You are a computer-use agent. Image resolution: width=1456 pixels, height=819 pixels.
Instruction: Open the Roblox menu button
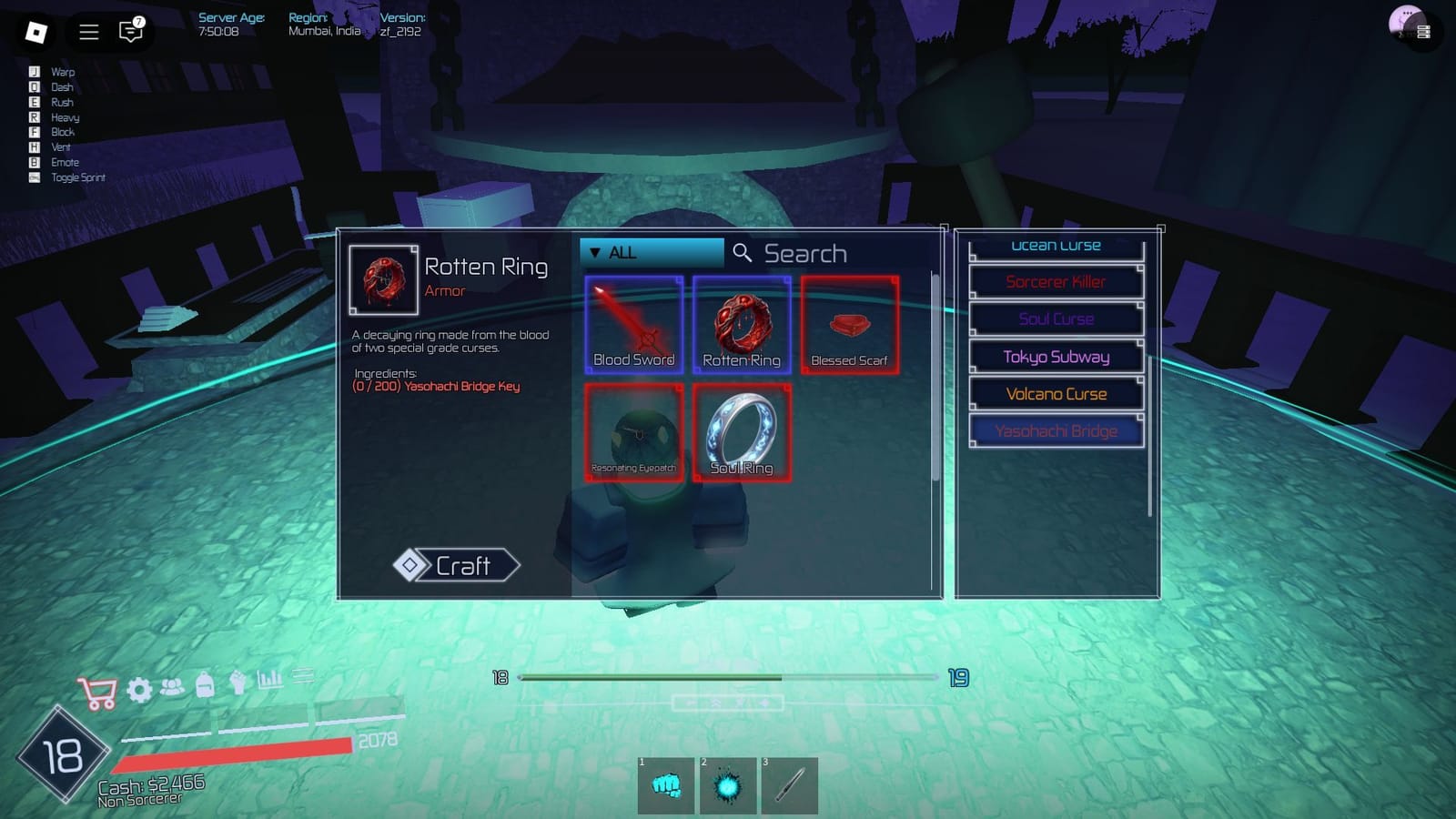pos(35,32)
